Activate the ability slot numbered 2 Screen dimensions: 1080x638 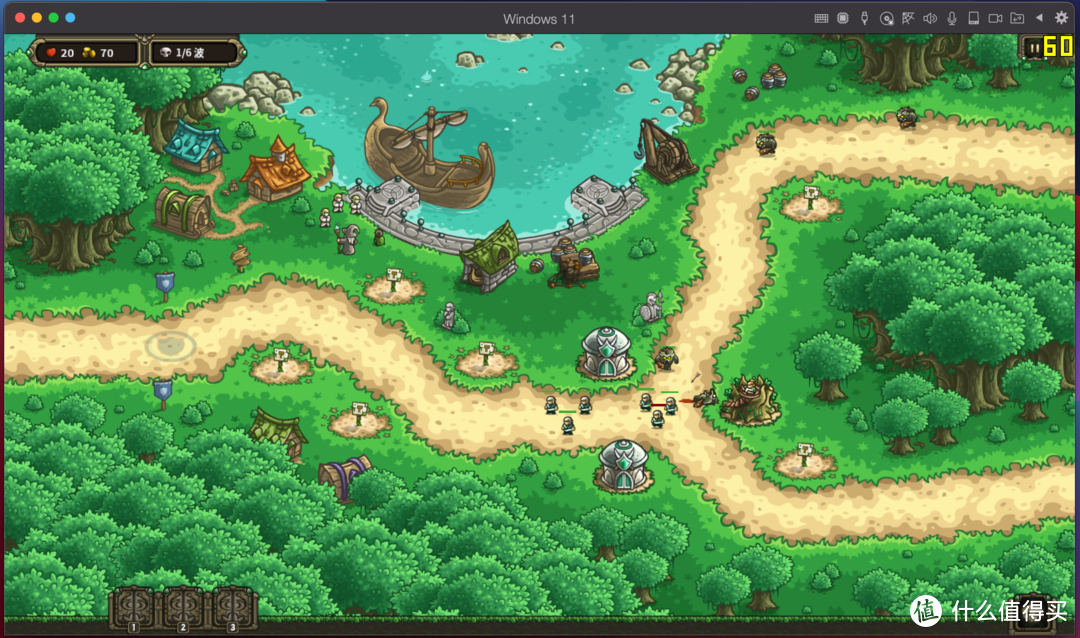tap(184, 606)
